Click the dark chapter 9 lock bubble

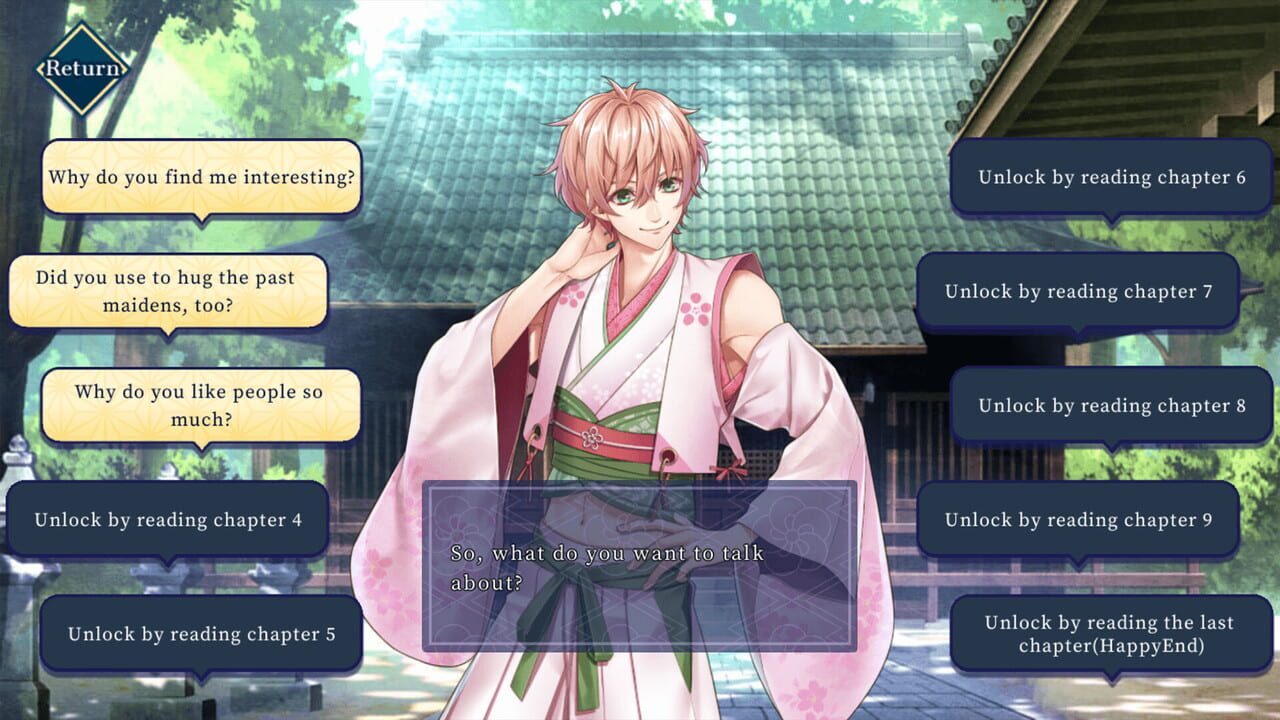point(1080,520)
